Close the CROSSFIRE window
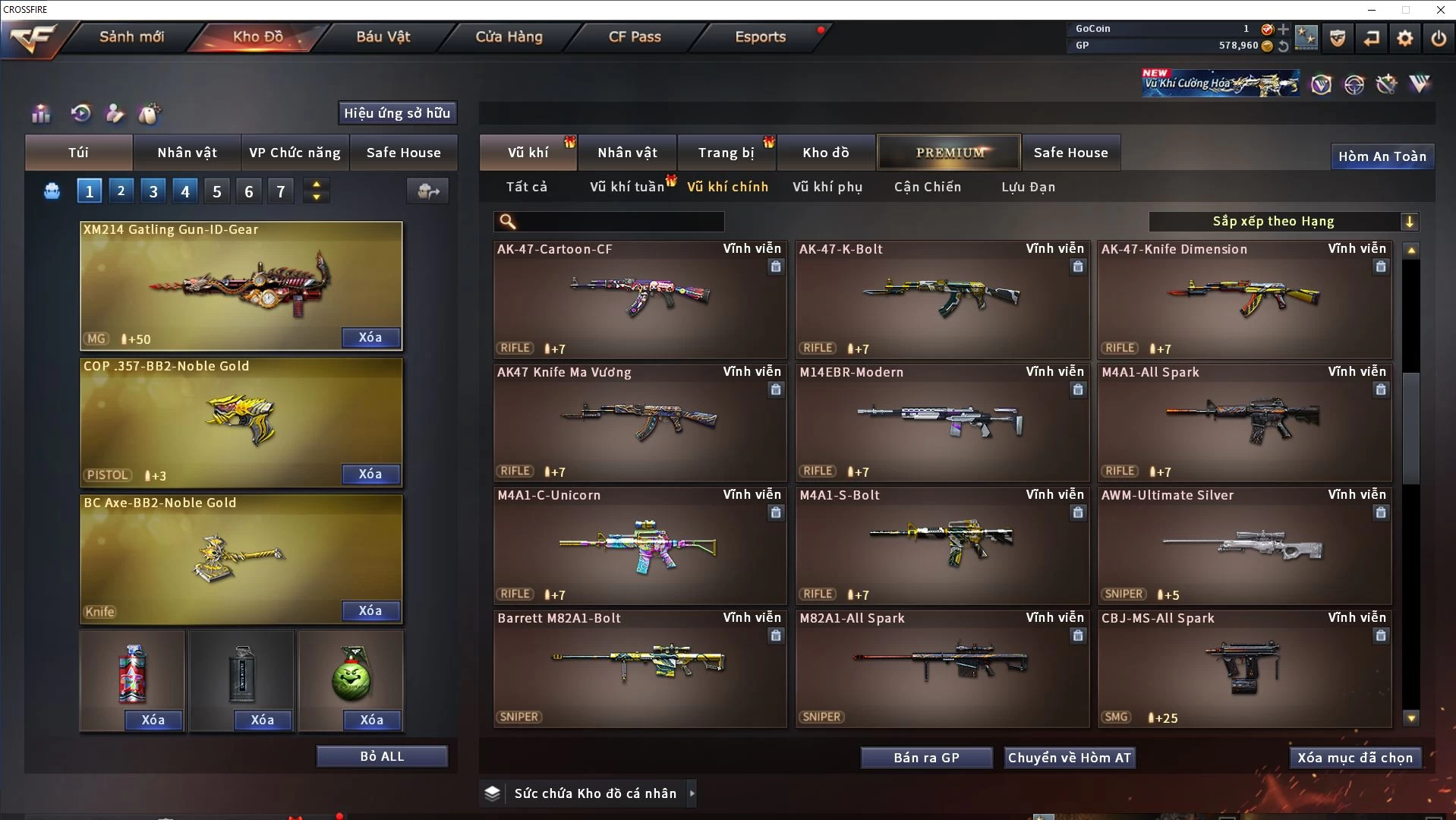This screenshot has width=1456, height=820. point(1440,10)
